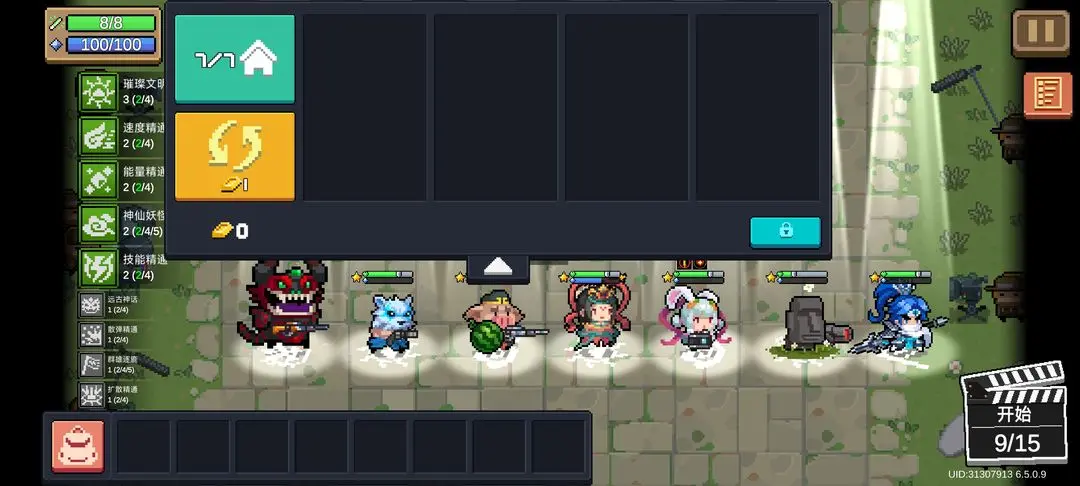Select the 璀璨文明 synergy icon
The width and height of the screenshot is (1080, 486).
coord(99,92)
